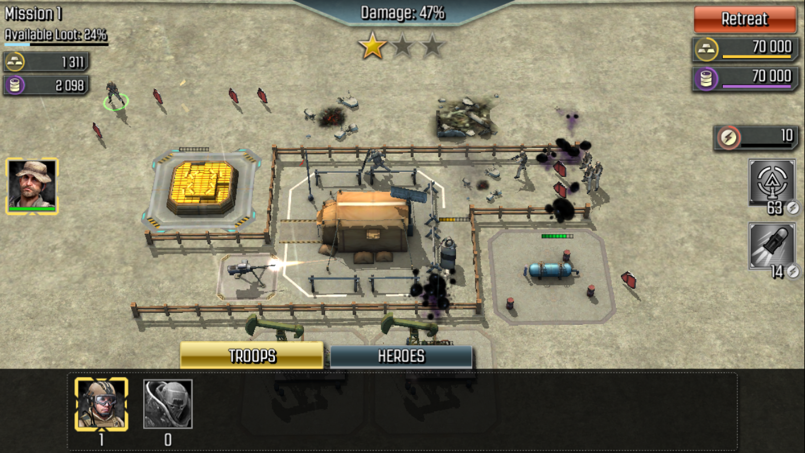Switch to the Troops tab
Screen dimensions: 805x453
click(x=252, y=356)
